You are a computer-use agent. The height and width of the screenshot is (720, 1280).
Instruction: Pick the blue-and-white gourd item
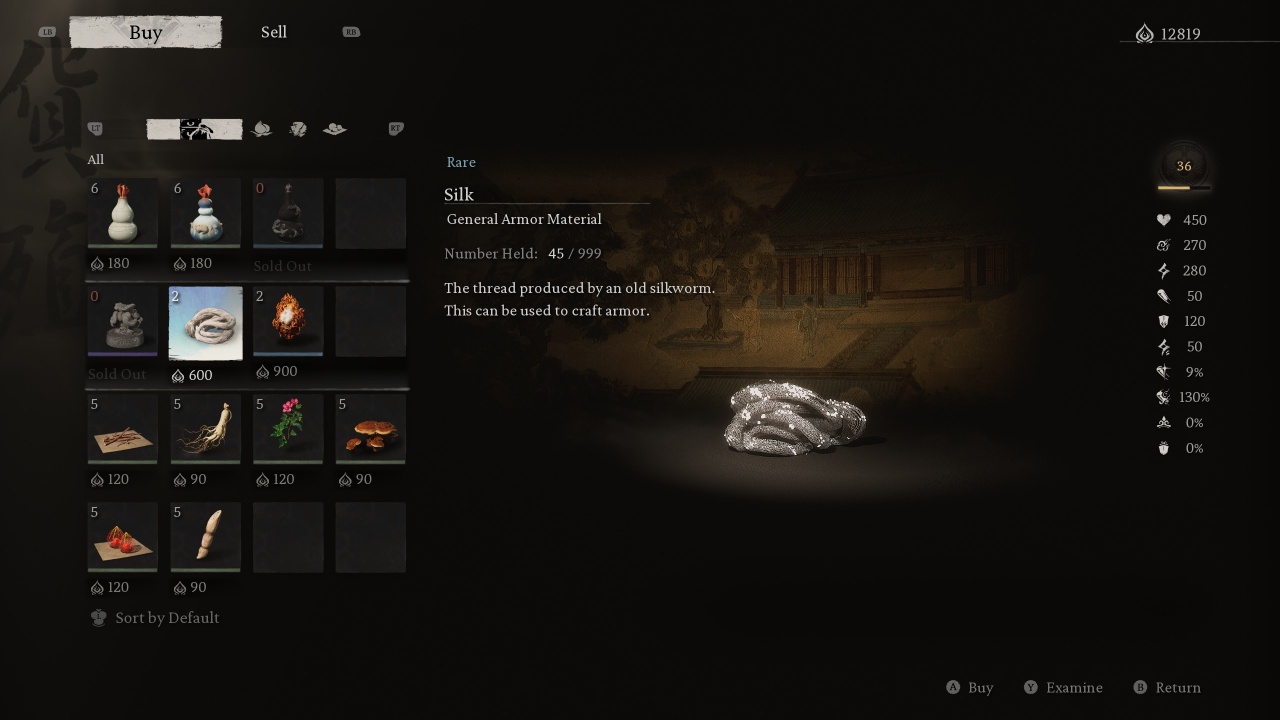[x=205, y=213]
